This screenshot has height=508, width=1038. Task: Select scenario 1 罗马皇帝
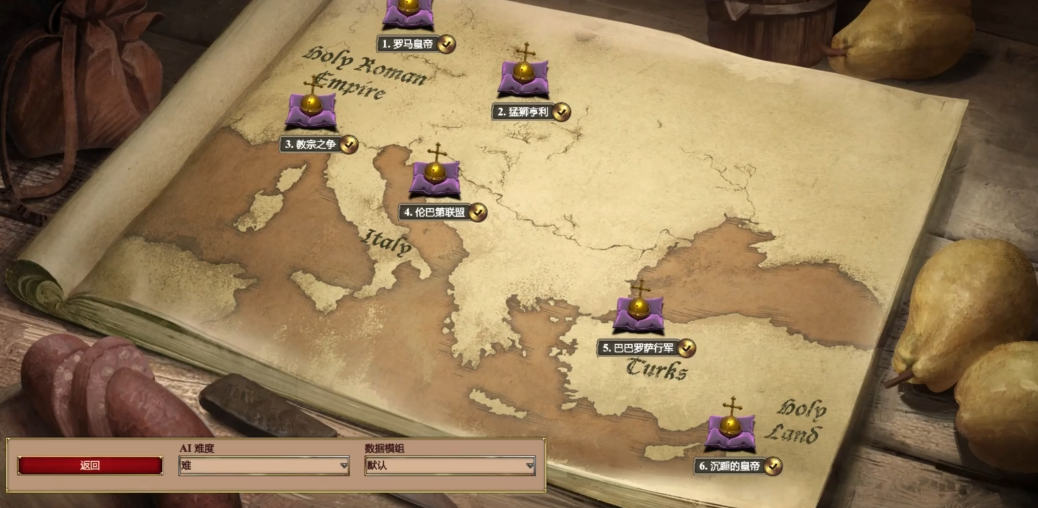(x=409, y=12)
